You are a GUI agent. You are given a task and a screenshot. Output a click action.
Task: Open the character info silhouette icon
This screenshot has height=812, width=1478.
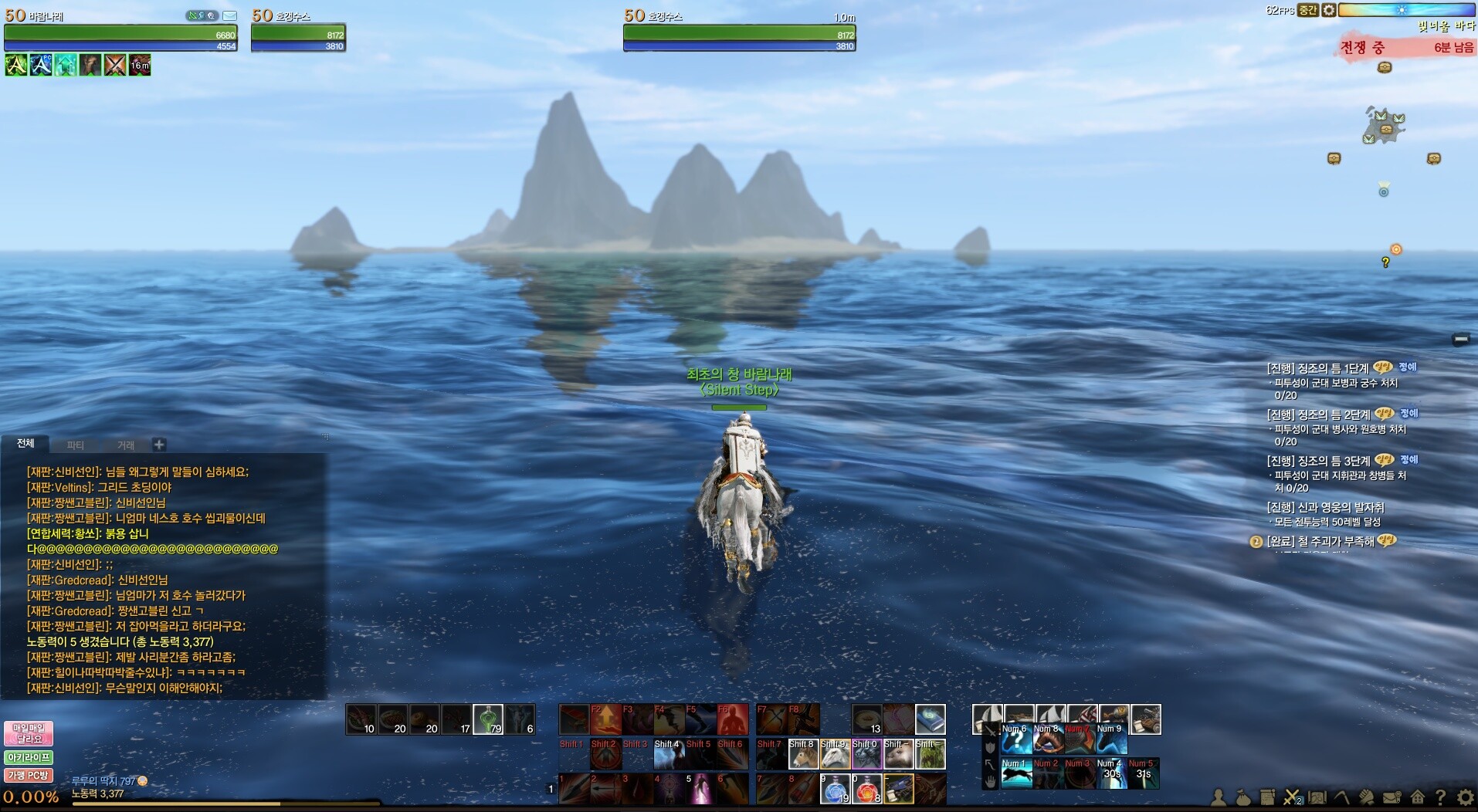tap(1219, 797)
